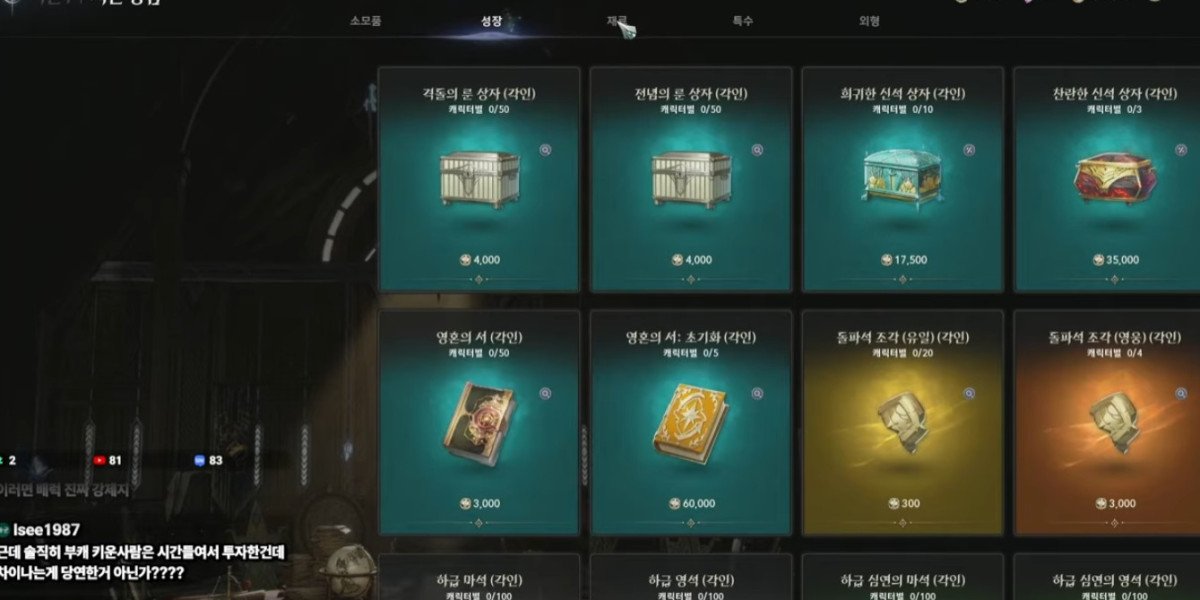Inspect 영혼의 서: 초기화 using magnifier icon
The width and height of the screenshot is (1200, 600).
click(x=757, y=394)
